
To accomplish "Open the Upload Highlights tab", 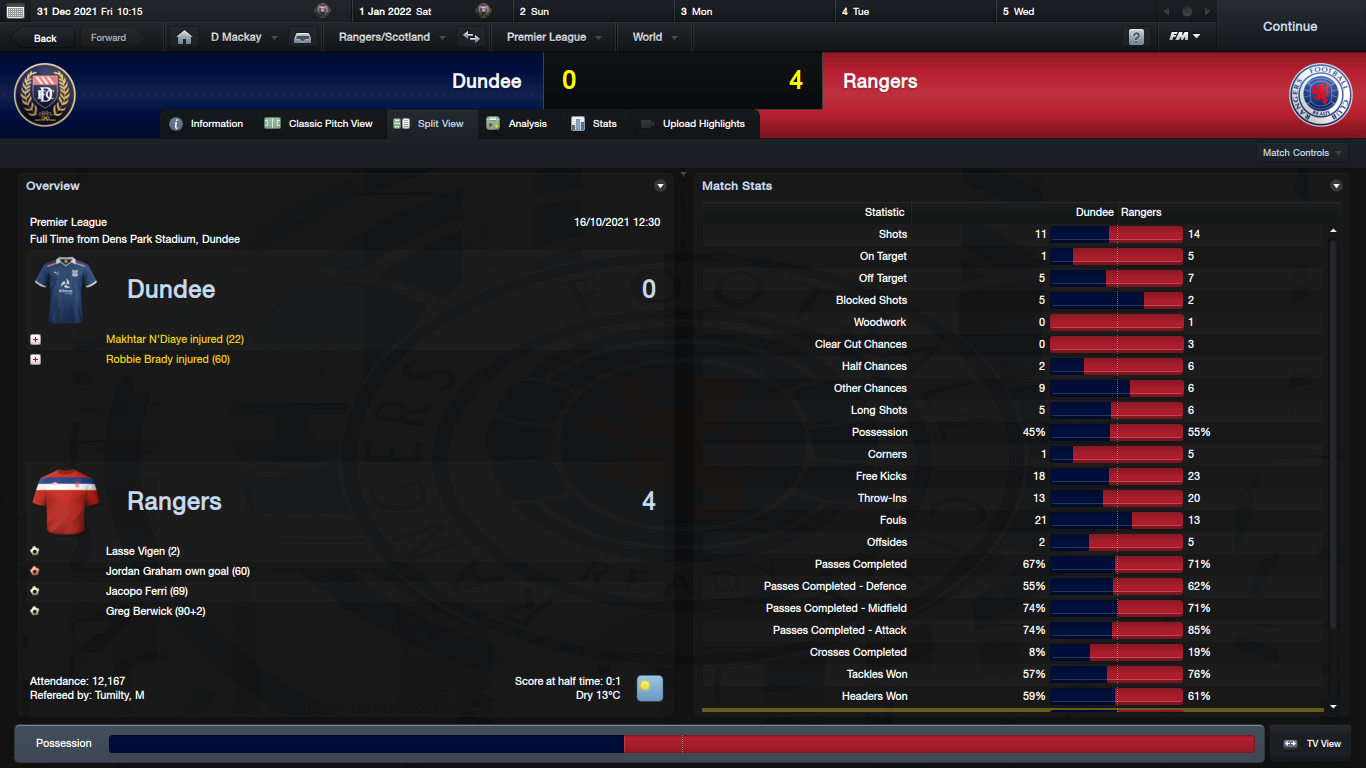I will [x=693, y=124].
